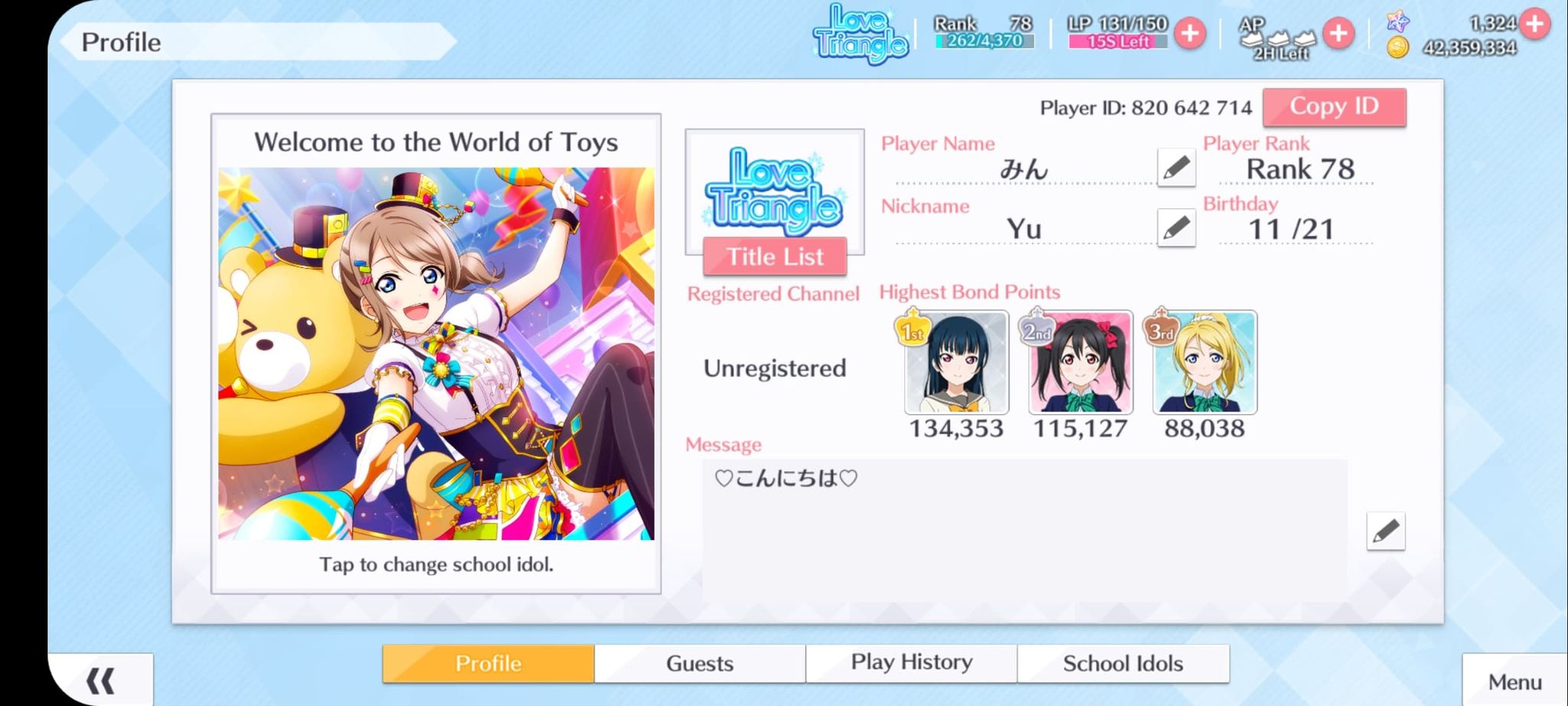Tap the school idol card to change it

click(x=436, y=353)
